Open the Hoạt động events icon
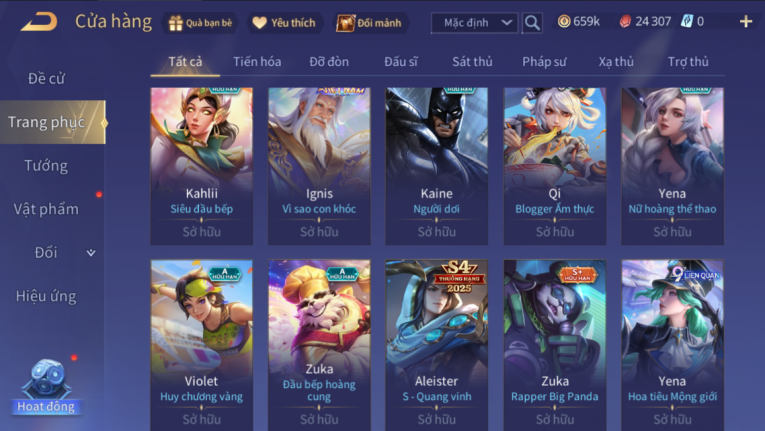The width and height of the screenshot is (765, 431). pos(45,387)
